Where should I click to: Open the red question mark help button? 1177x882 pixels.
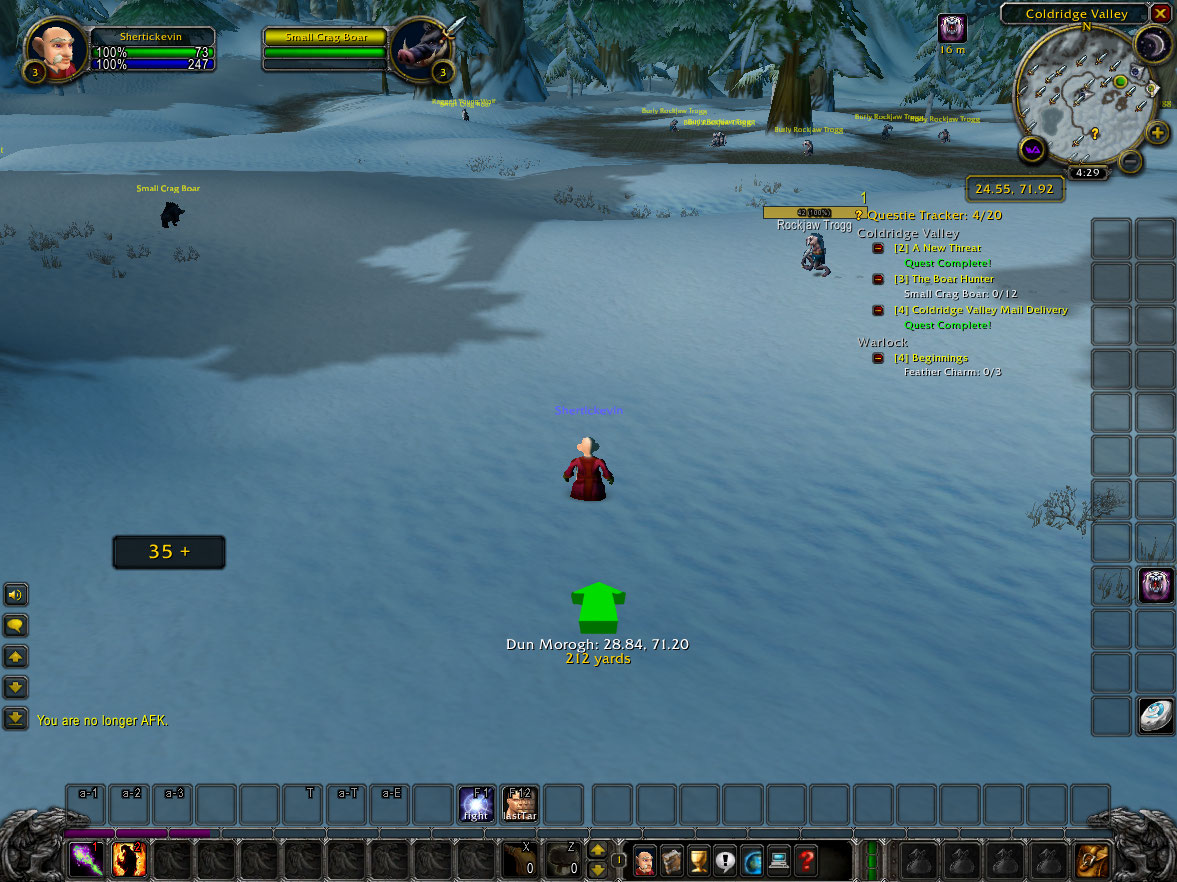pos(806,860)
